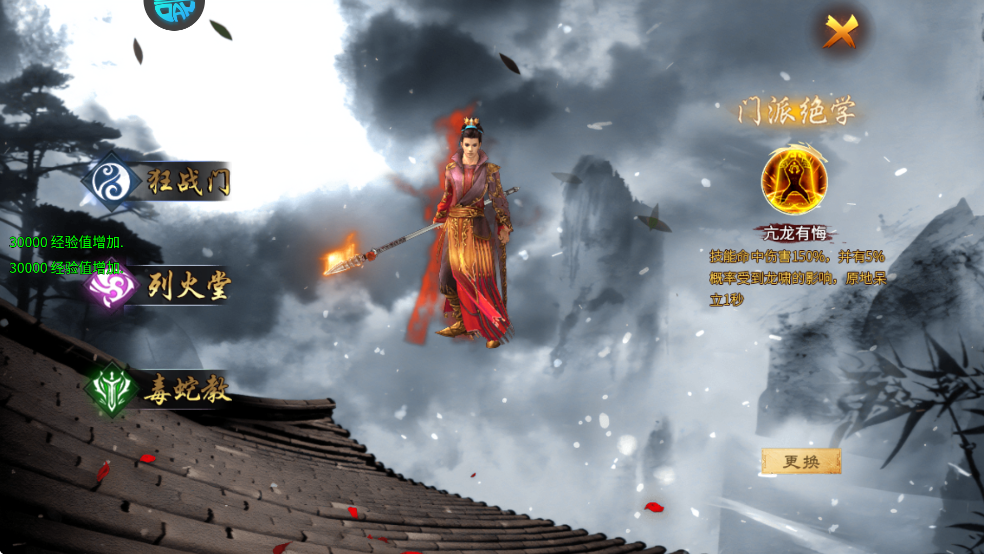Click the 更换 change button

click(x=801, y=461)
